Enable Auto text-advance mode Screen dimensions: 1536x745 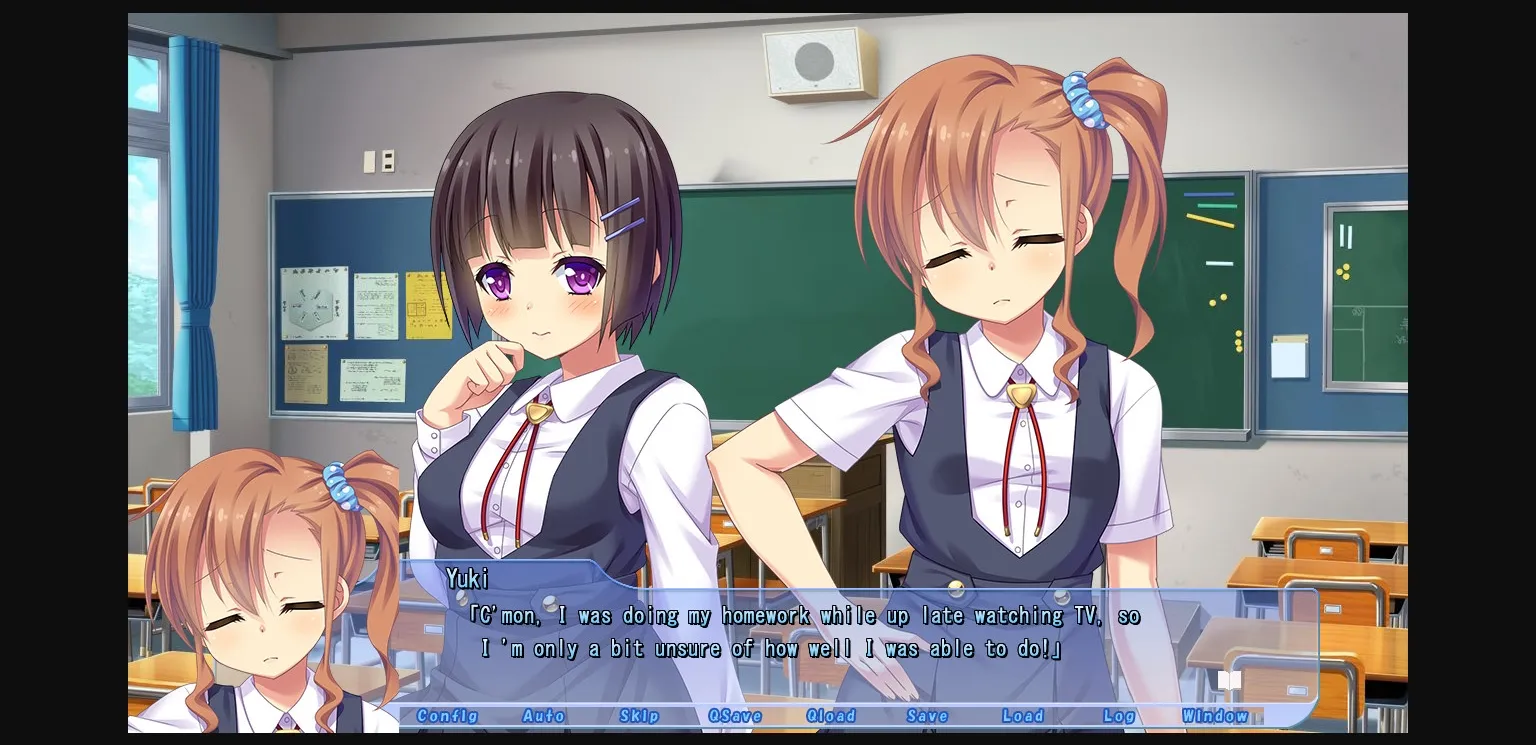[544, 716]
